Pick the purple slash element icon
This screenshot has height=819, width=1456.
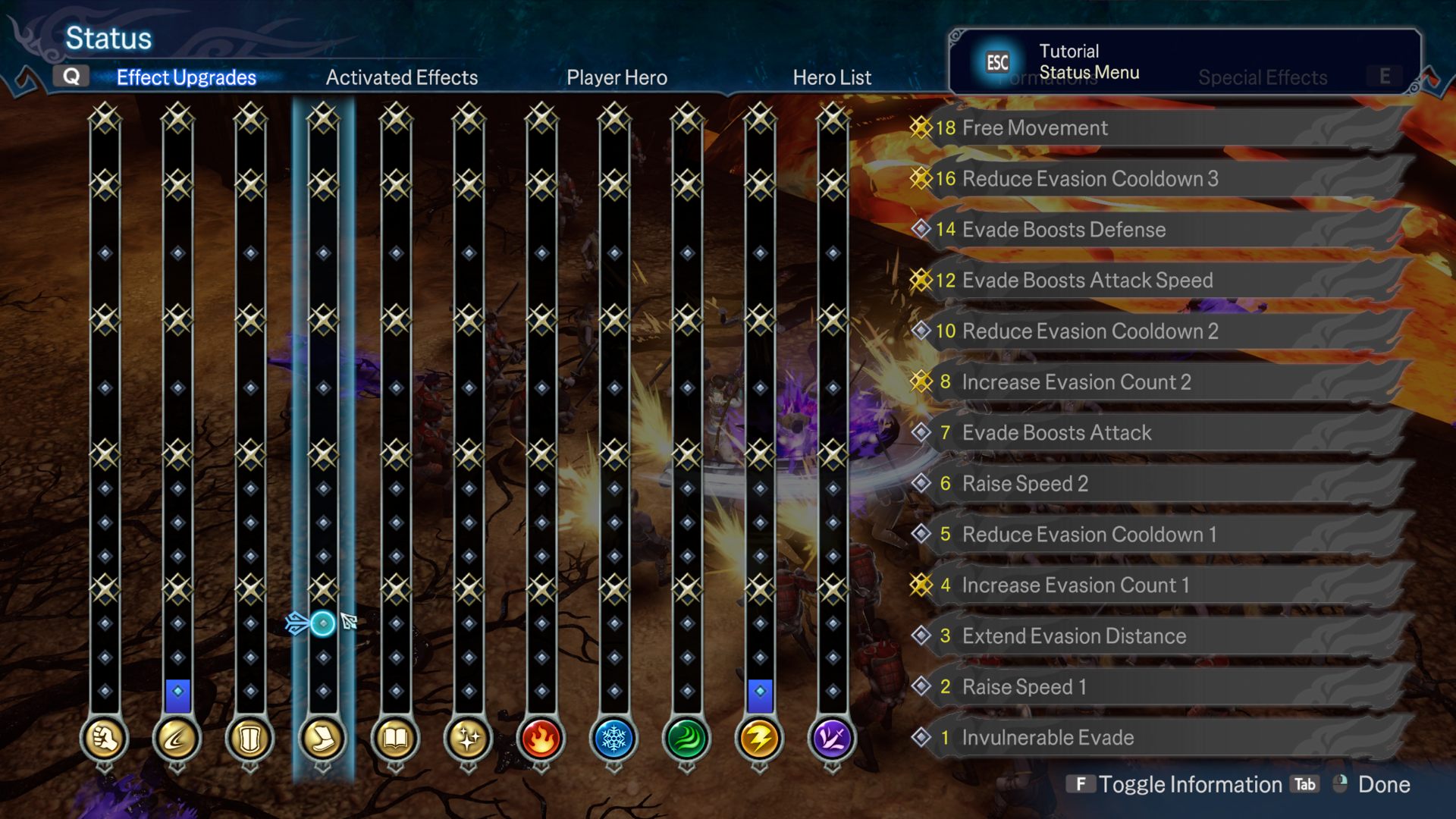(x=832, y=738)
